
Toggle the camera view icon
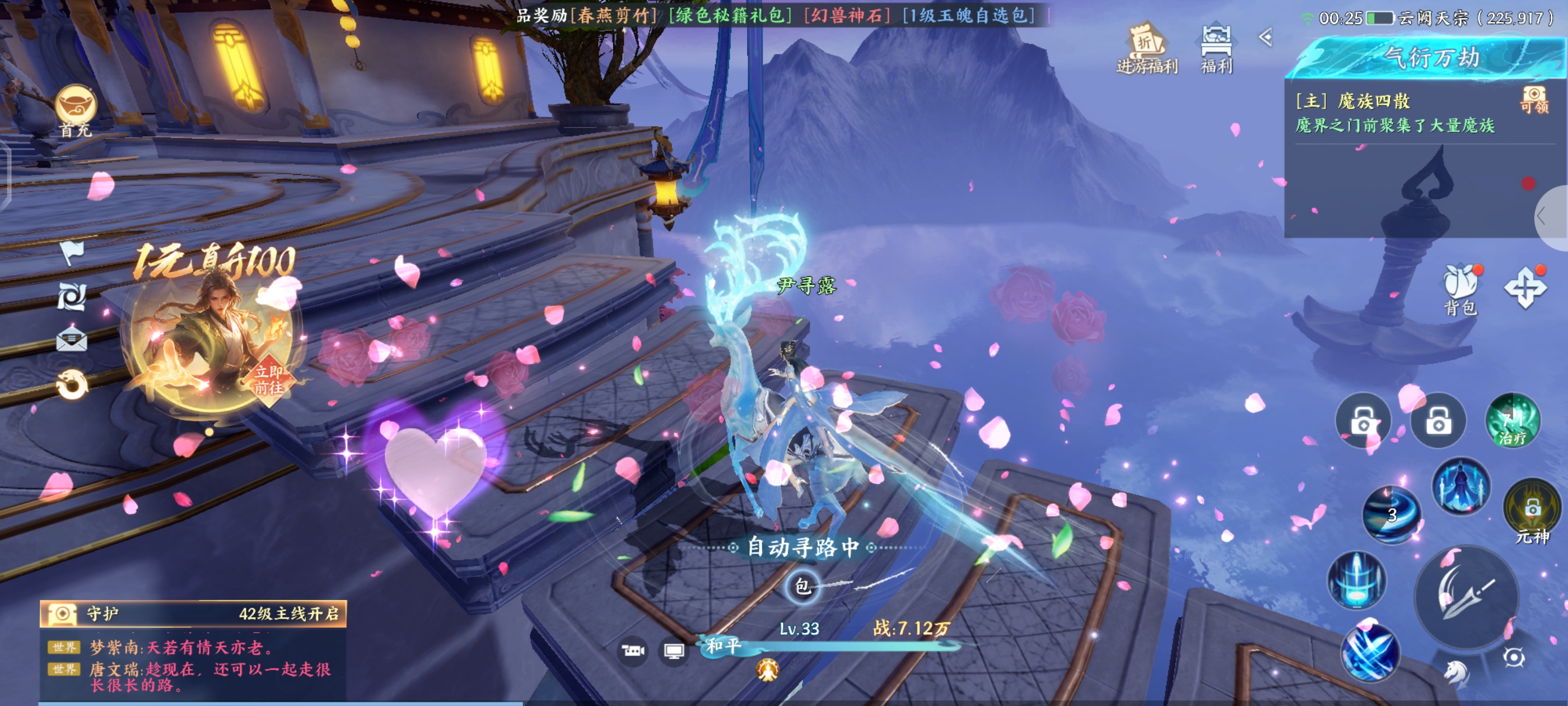click(632, 651)
